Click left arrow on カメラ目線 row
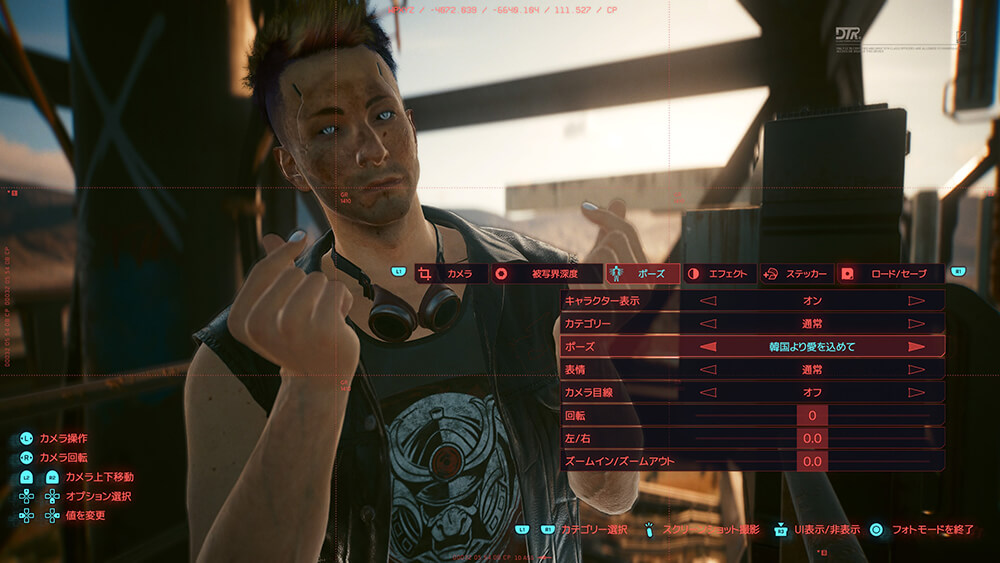Viewport: 1000px width, 563px height. pyautogui.click(x=707, y=392)
